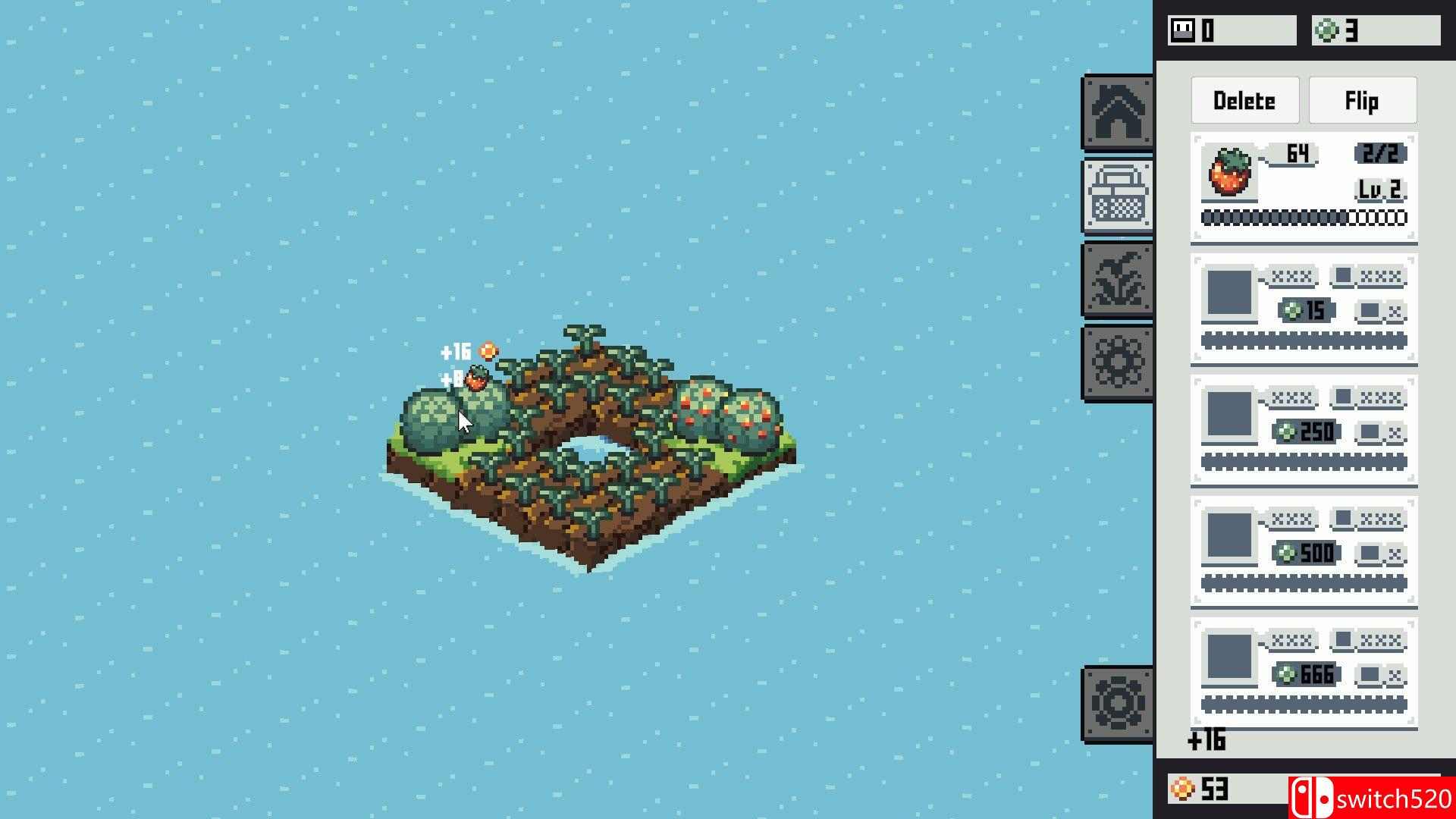The image size is (1456, 819).
Task: Expand the 2/2 counter on the strawberry card
Action: pos(1377,154)
